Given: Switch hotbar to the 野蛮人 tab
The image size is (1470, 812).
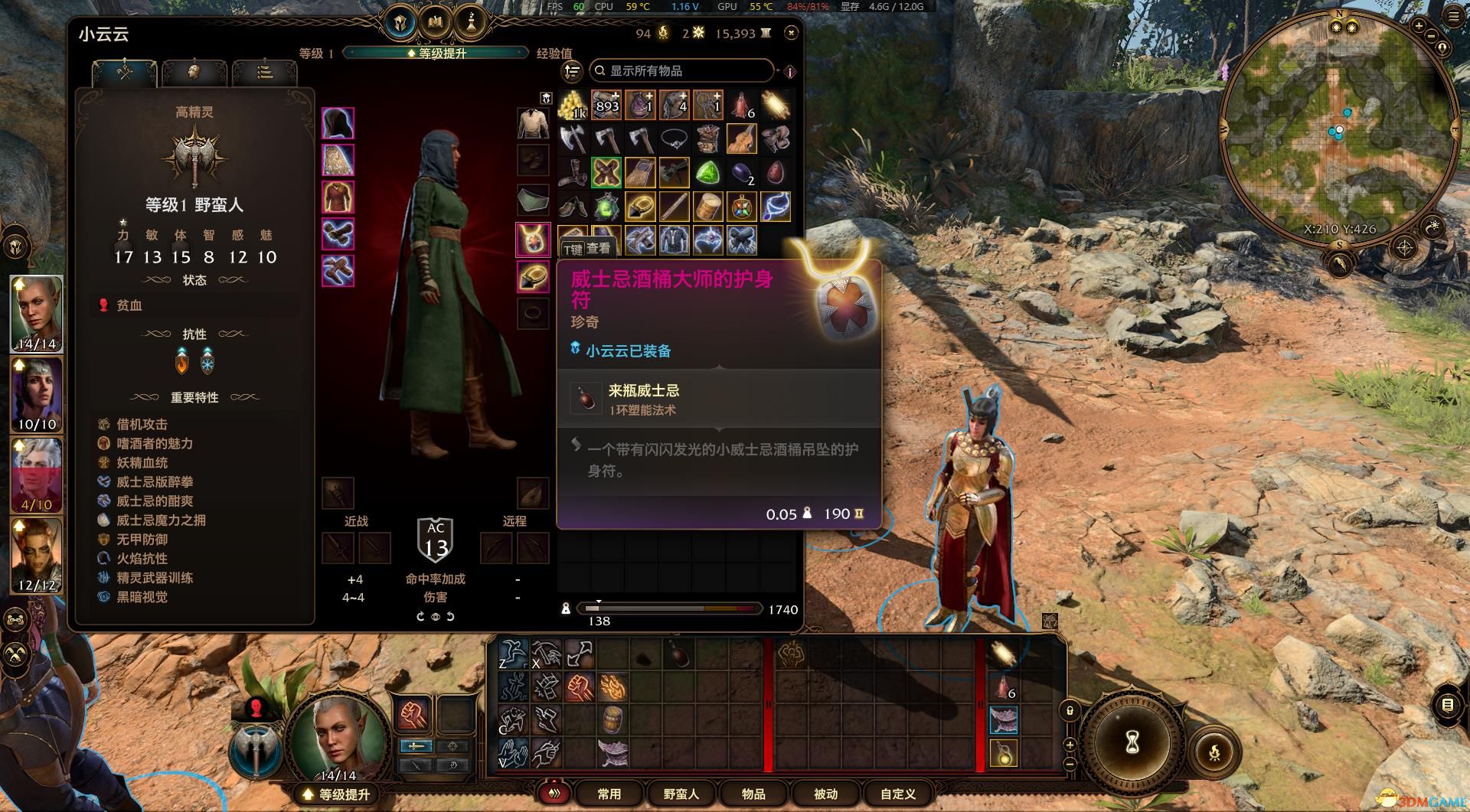Looking at the screenshot, I should pyautogui.click(x=681, y=794).
